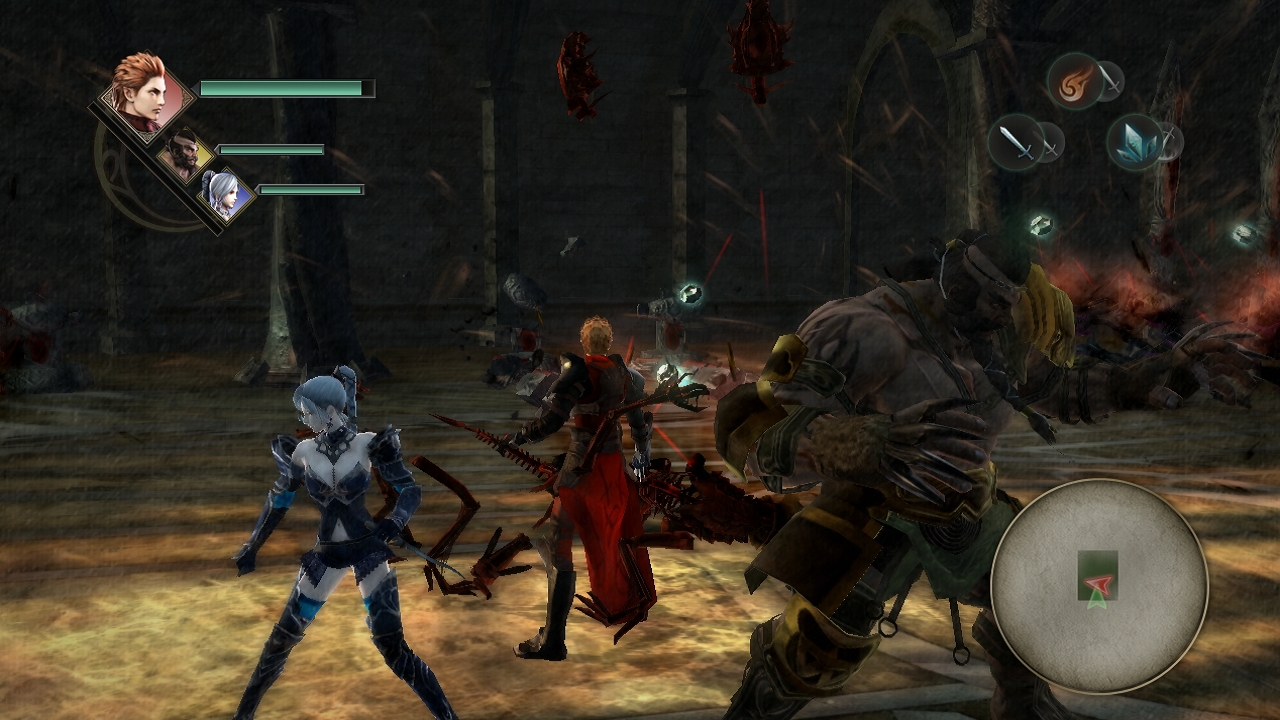Switch to the bearded party member portrait
Image resolution: width=1280 pixels, height=720 pixels.
(185, 155)
